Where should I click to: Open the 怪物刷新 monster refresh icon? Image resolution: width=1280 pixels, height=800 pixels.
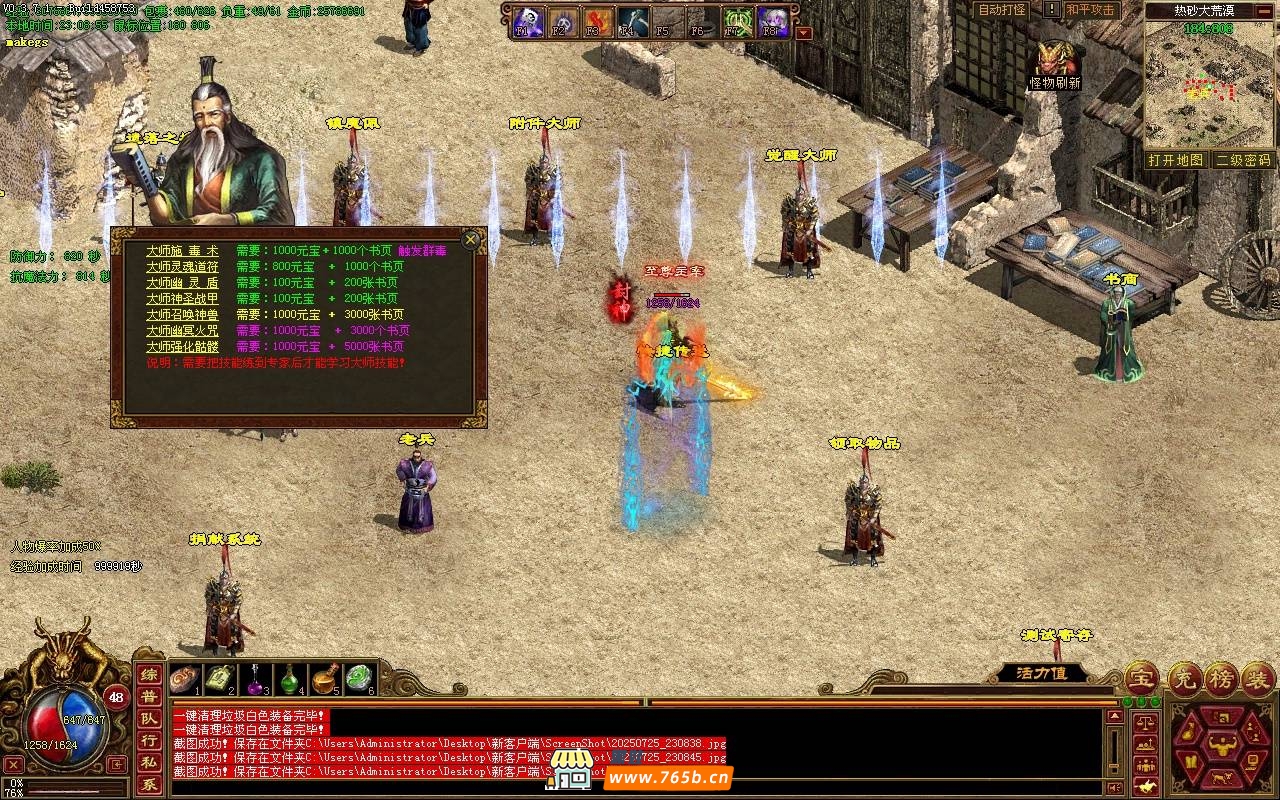1055,62
